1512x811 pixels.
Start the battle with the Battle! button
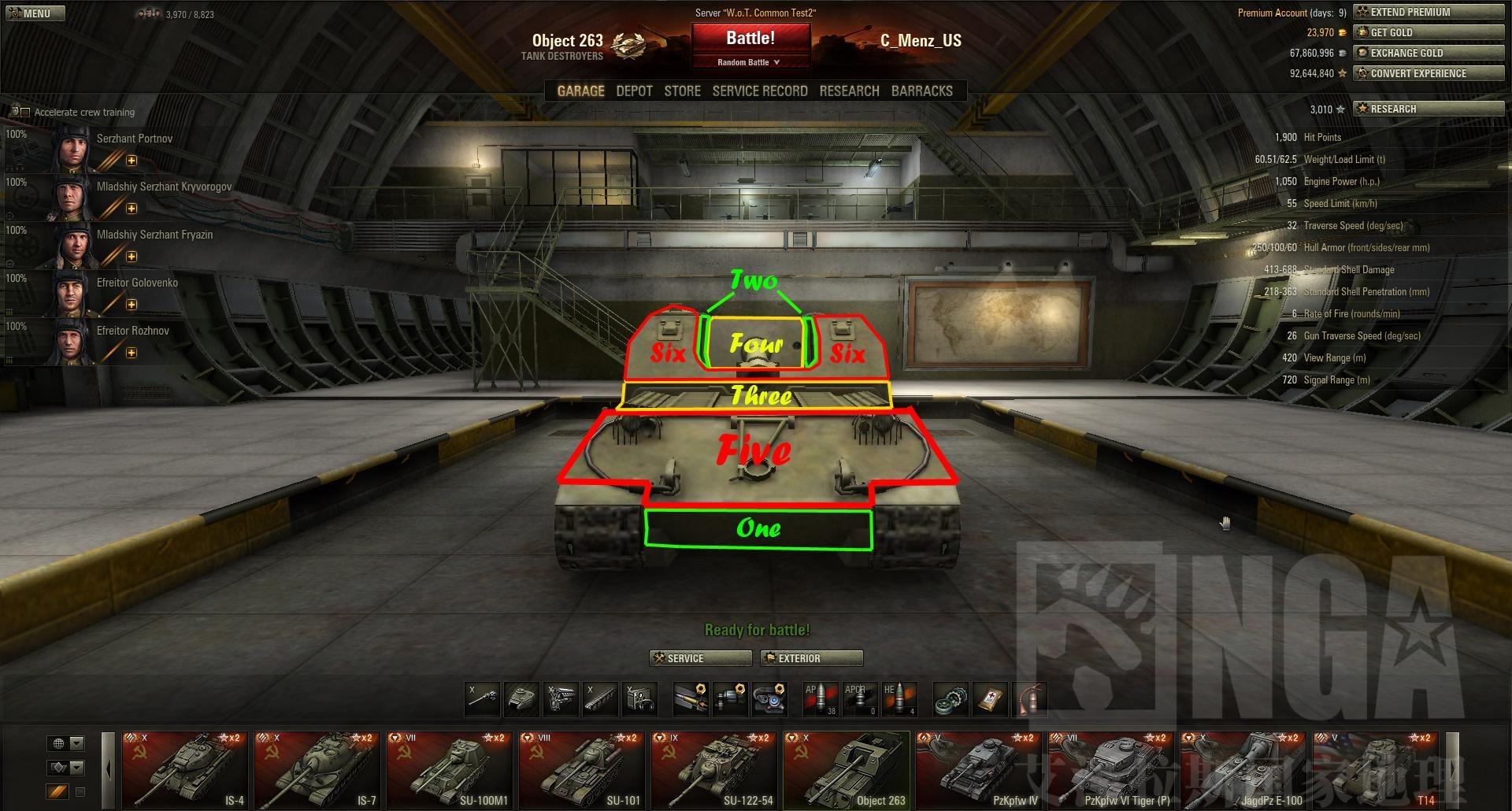750,39
